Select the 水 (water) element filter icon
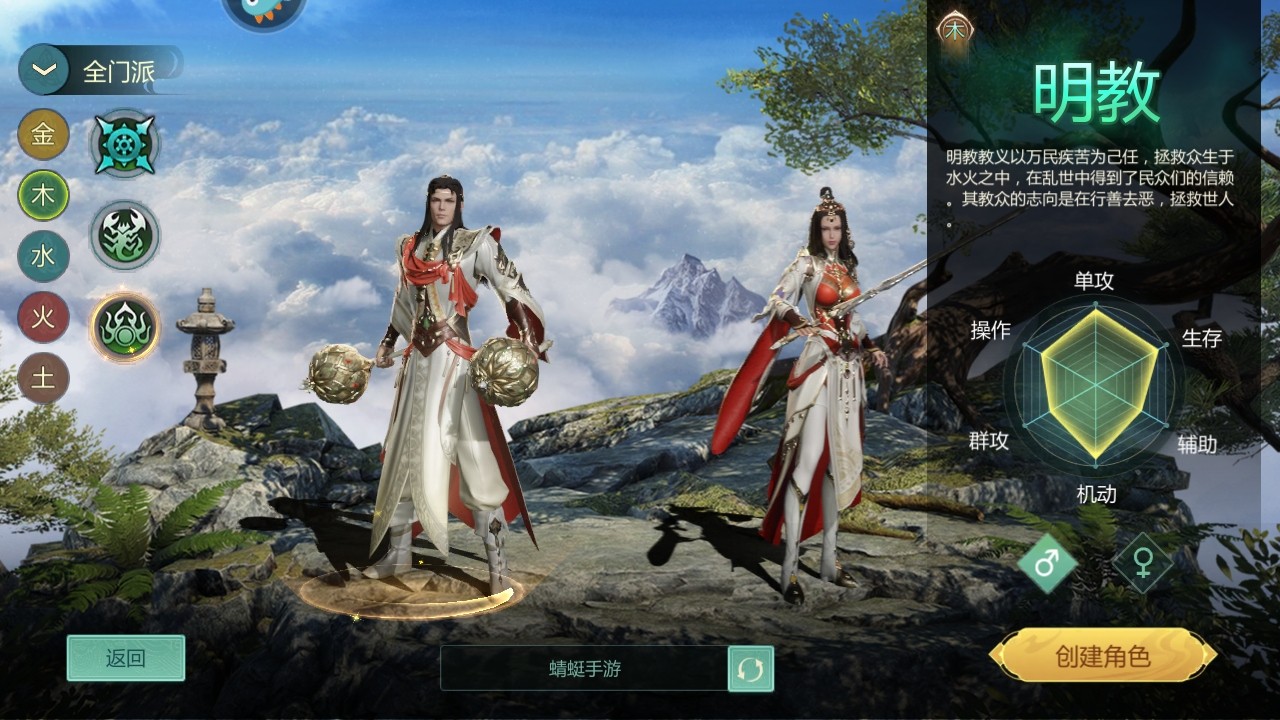 pos(43,256)
